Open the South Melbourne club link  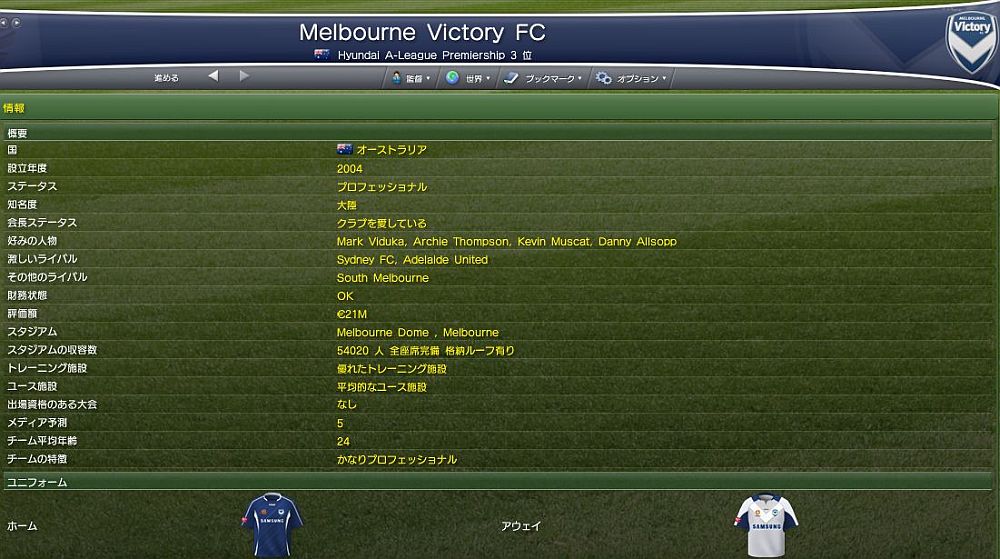point(382,278)
